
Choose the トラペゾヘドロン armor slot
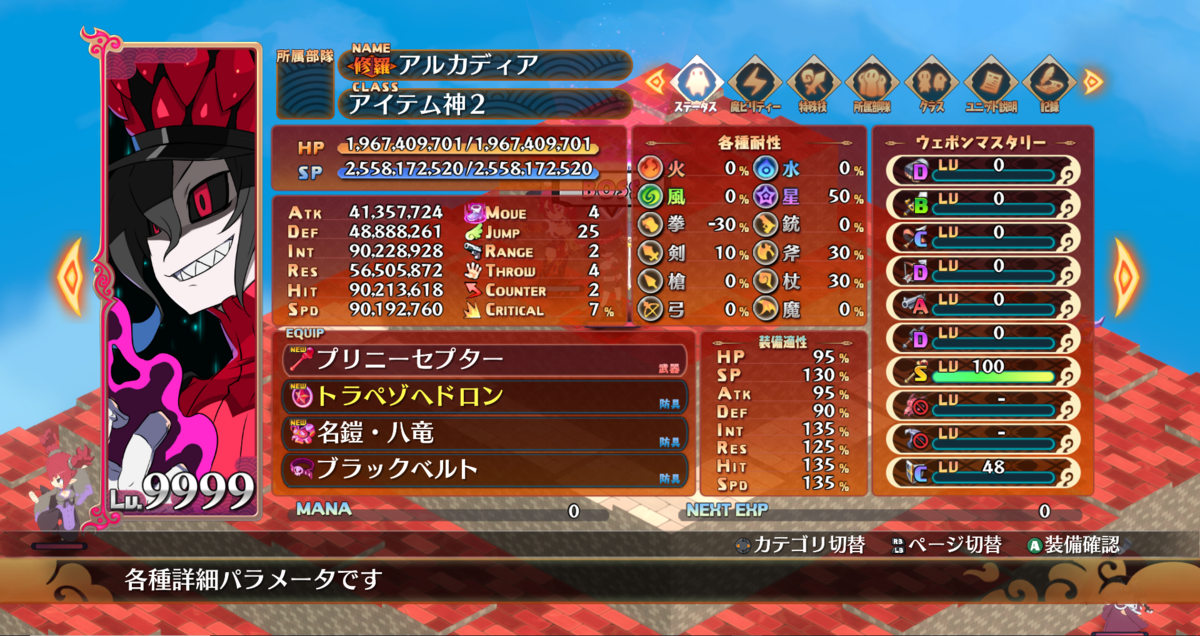pyautogui.click(x=480, y=396)
